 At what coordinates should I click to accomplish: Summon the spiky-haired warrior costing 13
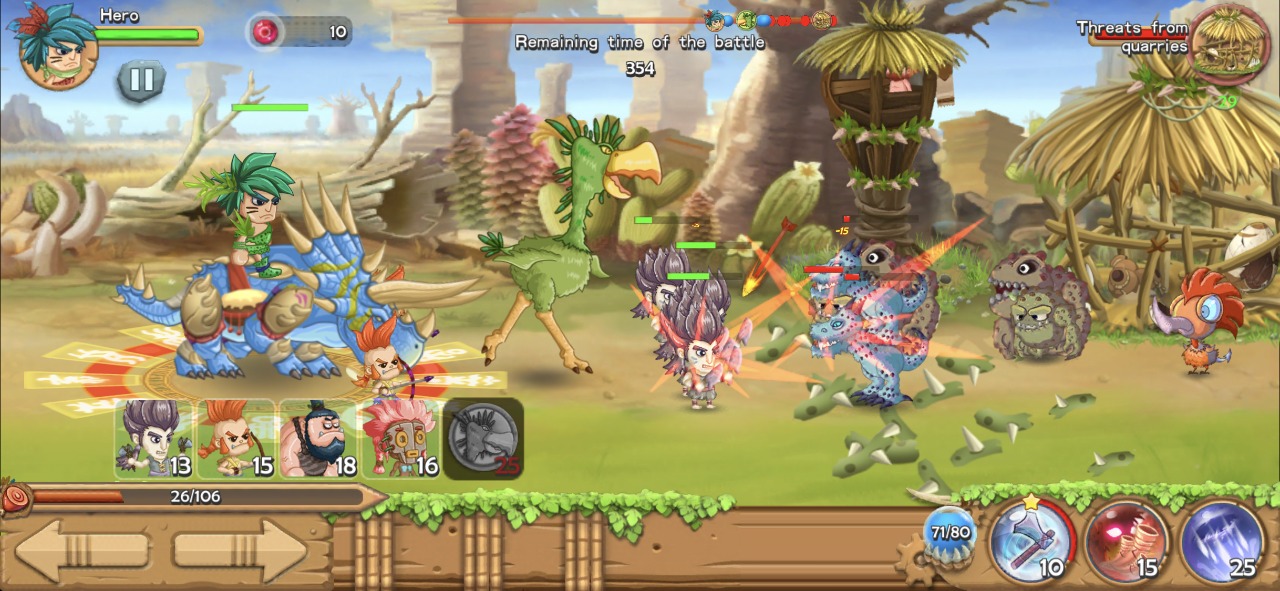click(x=153, y=439)
